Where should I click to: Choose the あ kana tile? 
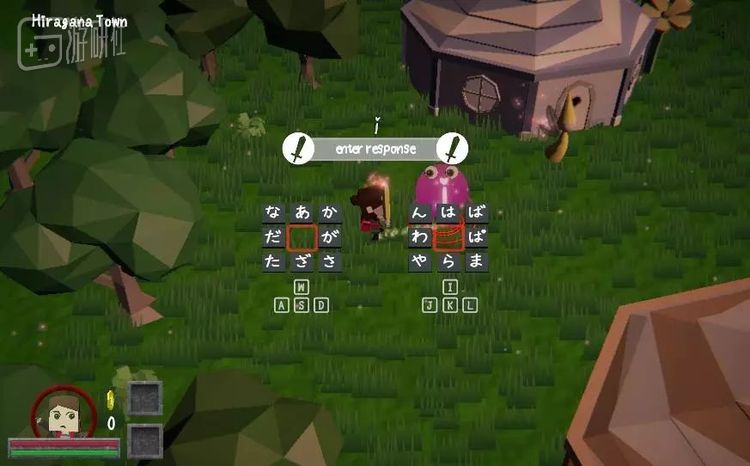[x=302, y=212]
